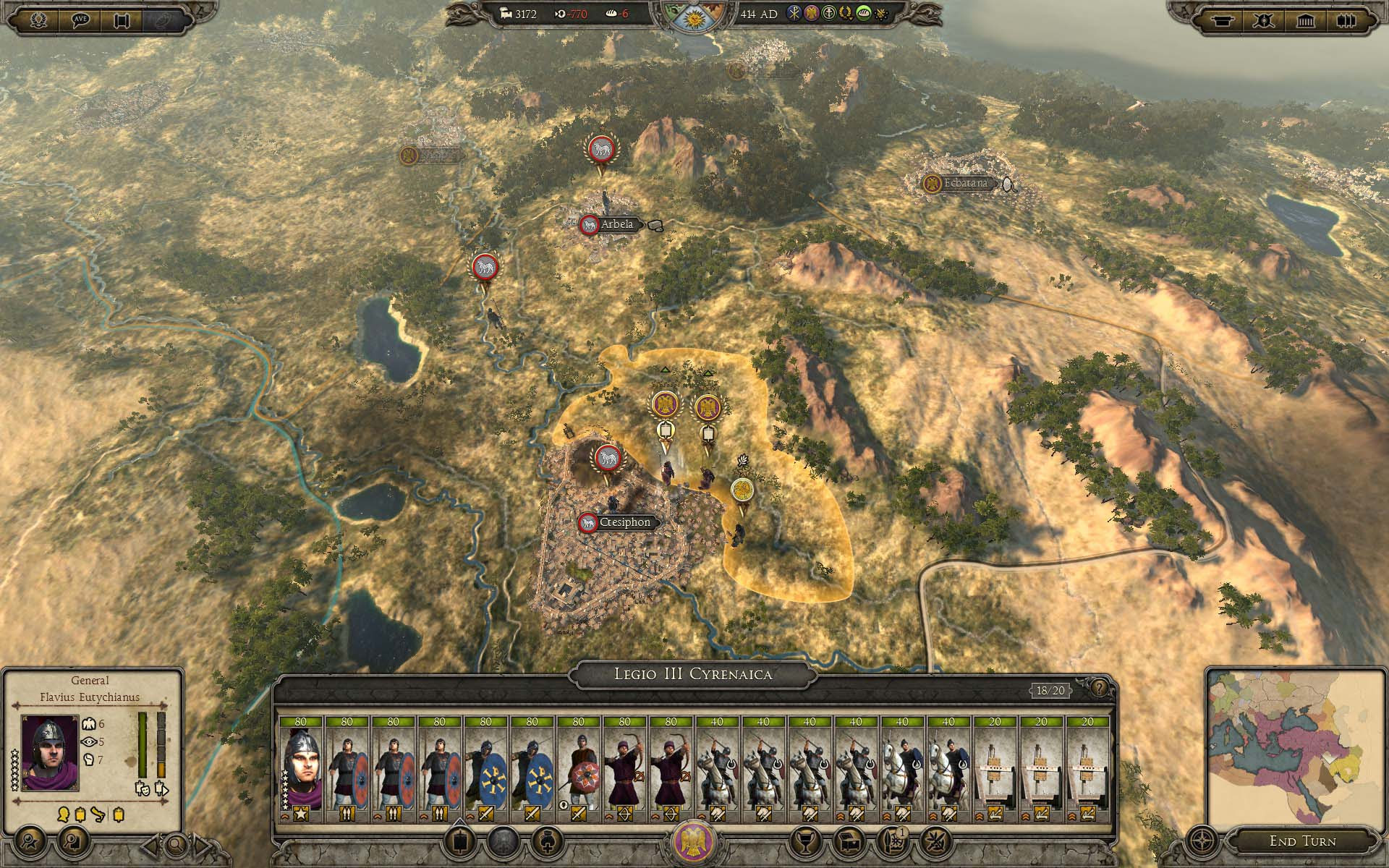Open the columned building icon at top right
Screen dimensions: 1389x868
(1305, 20)
